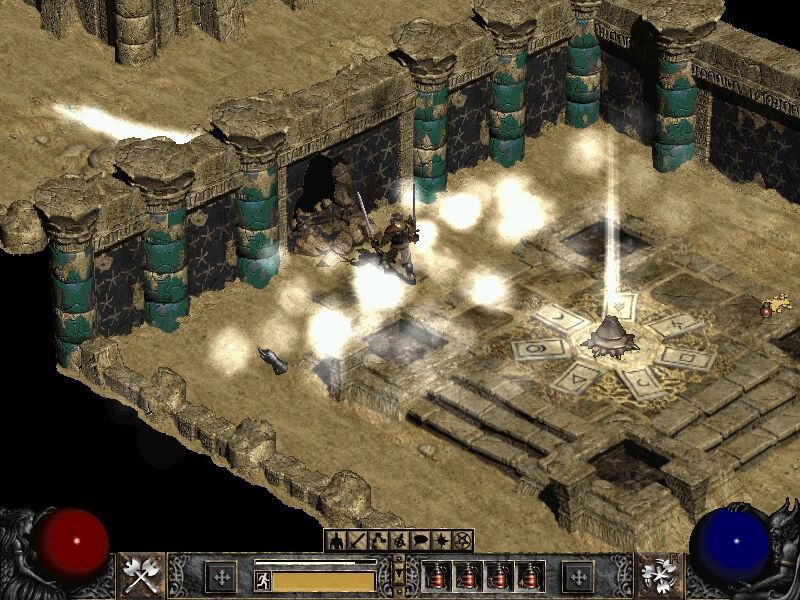Screen dimensions: 800x600
Task: Use the potion in belt slot 1
Action: point(437,576)
